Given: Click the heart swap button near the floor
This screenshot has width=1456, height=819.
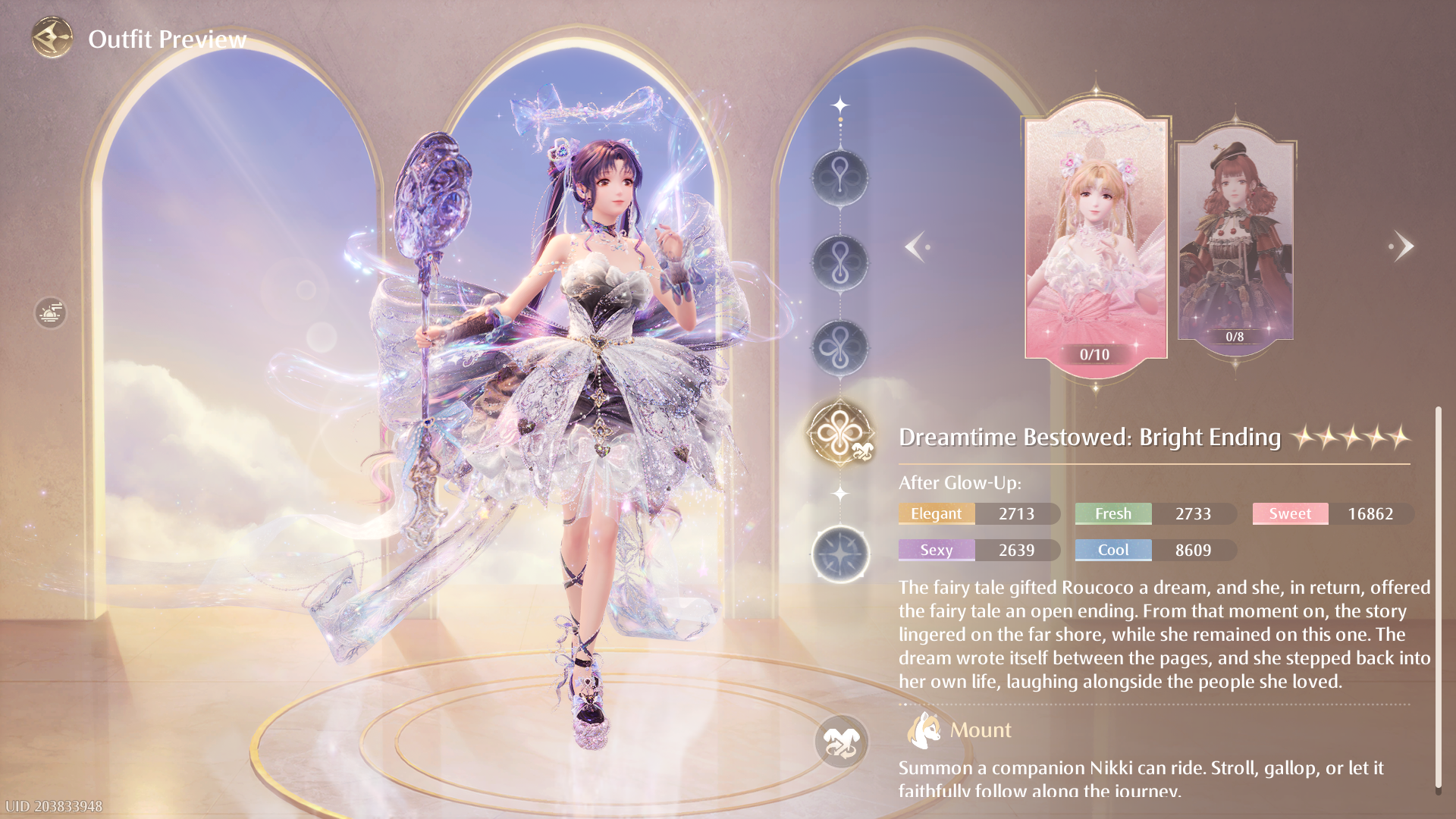Looking at the screenshot, I should point(841,741).
